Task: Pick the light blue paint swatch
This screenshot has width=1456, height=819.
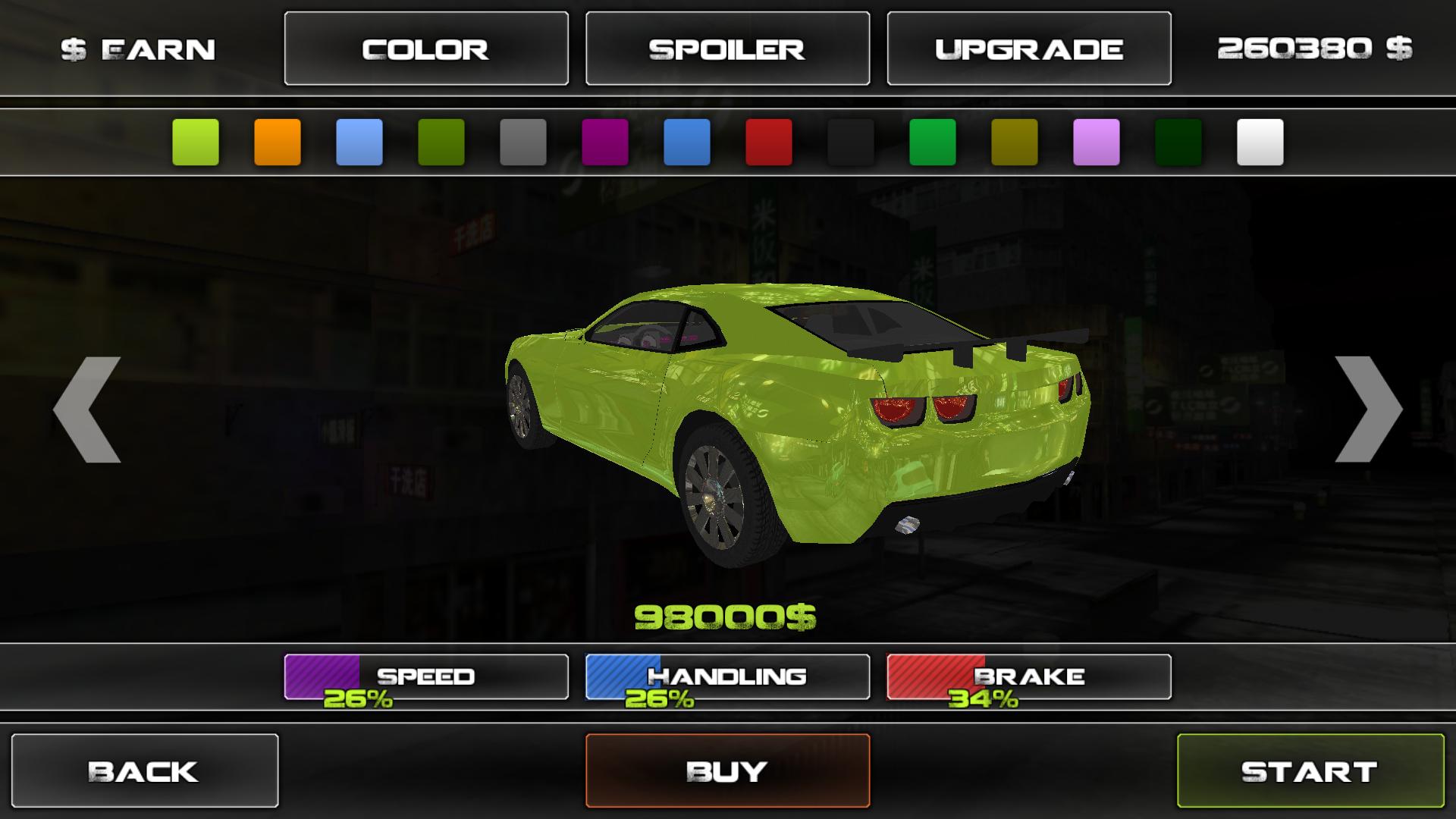Action: pyautogui.click(x=359, y=142)
